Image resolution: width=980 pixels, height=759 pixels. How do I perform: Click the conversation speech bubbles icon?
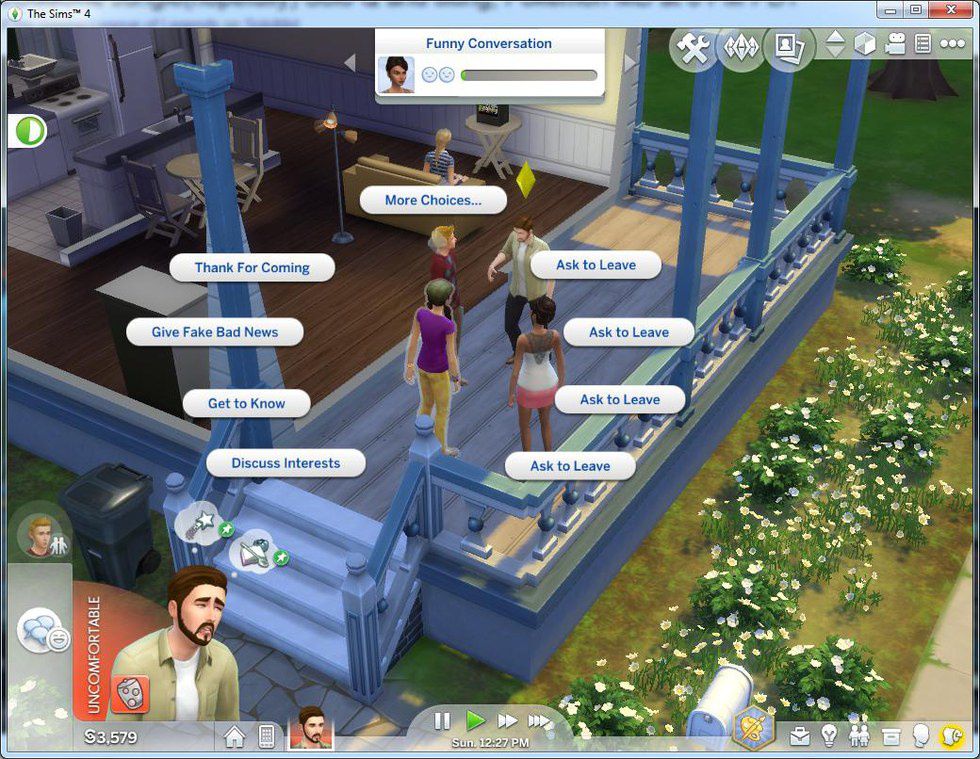click(42, 631)
